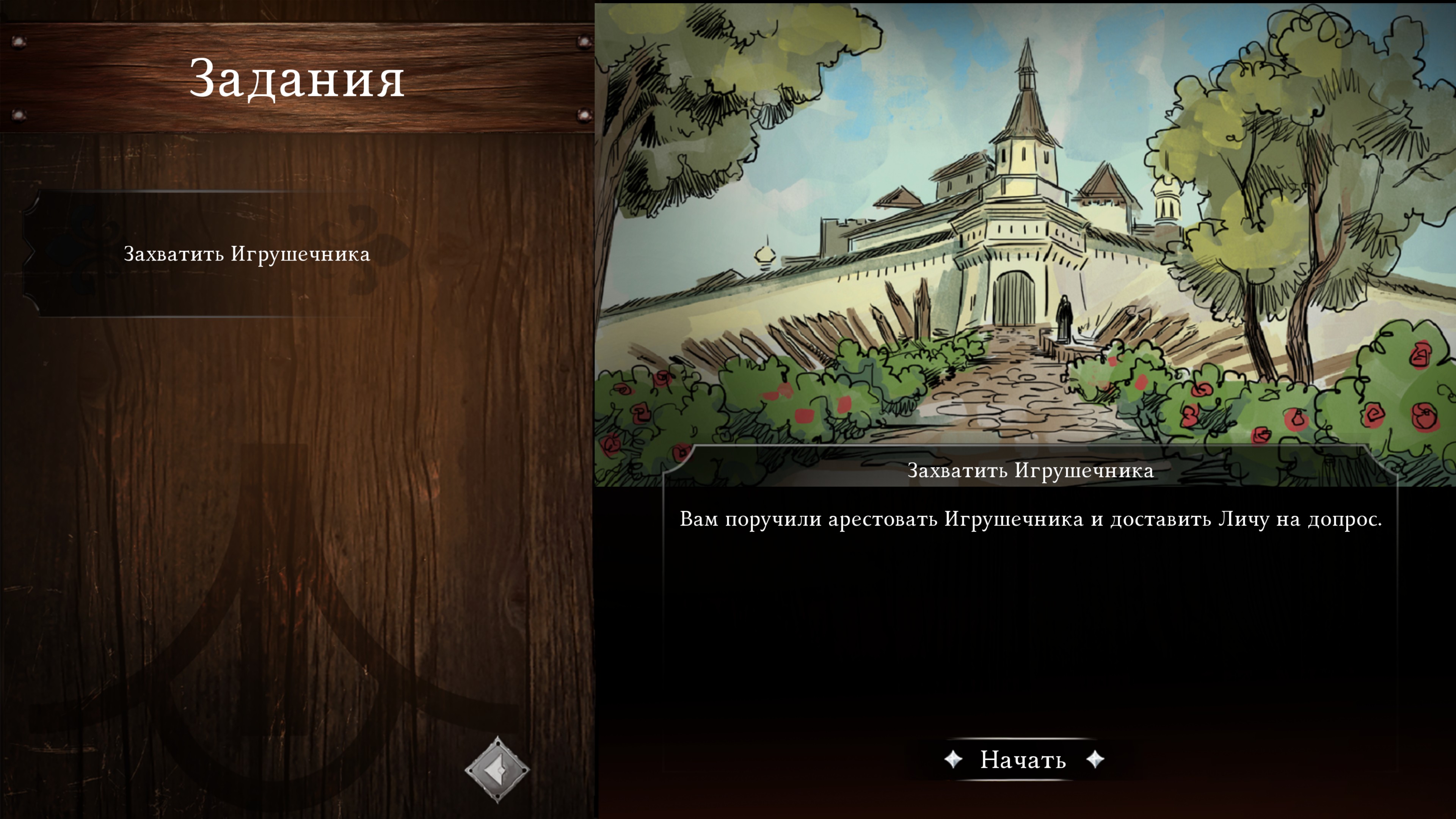
Task: Select the "Захватить Игрушечника" quest entry
Action: pyautogui.click(x=246, y=254)
